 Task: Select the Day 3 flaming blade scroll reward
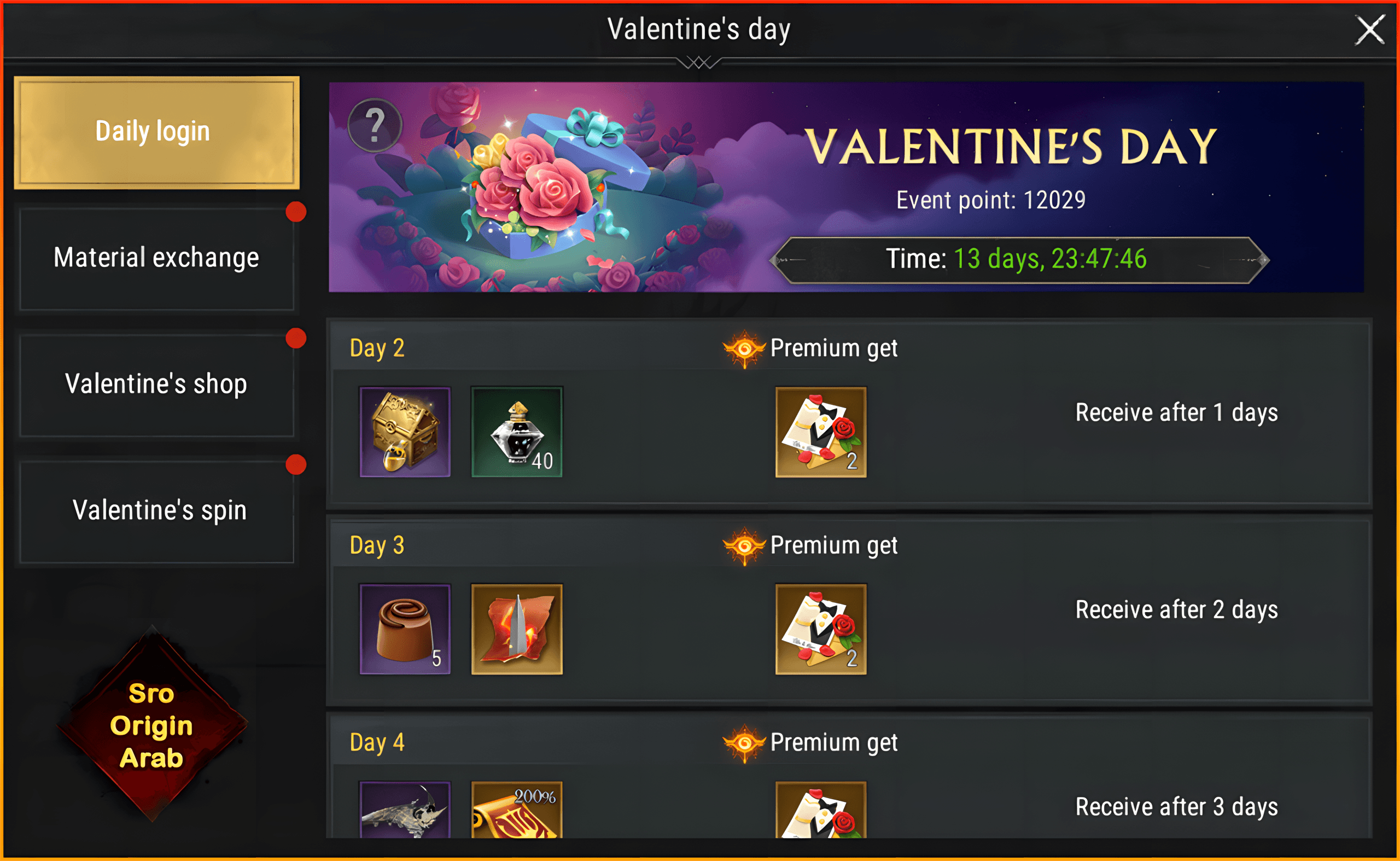[x=516, y=629]
